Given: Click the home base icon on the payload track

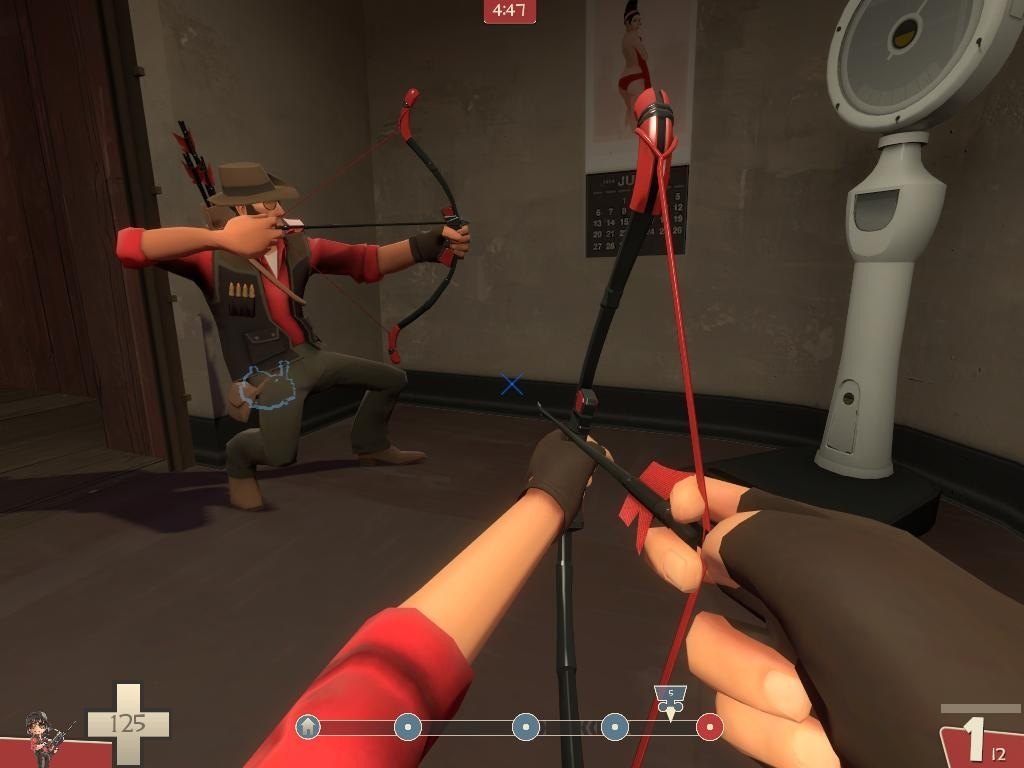Looking at the screenshot, I should coord(308,726).
